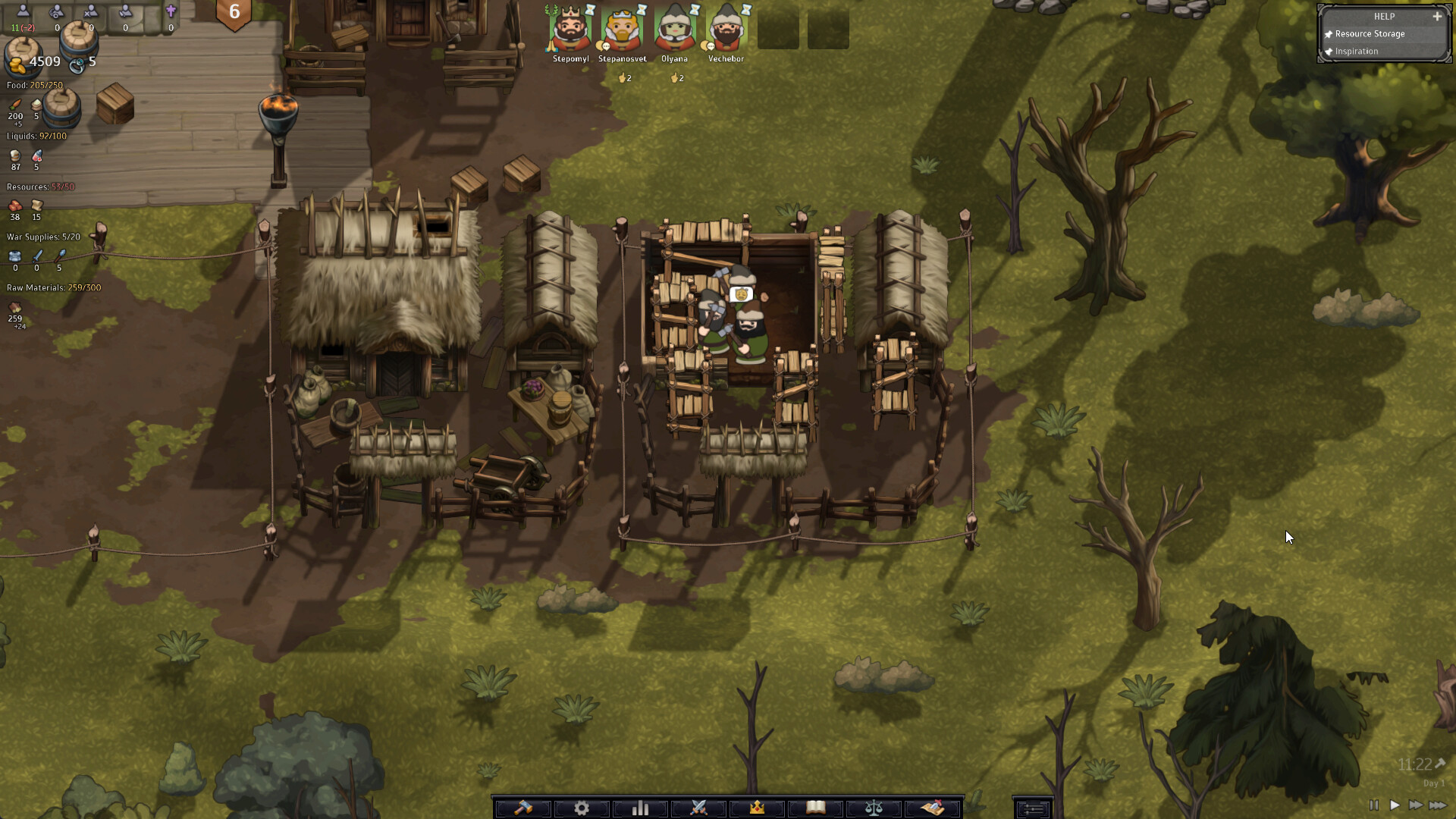Open the map with sword icon
The image size is (1456, 819).
(x=933, y=808)
